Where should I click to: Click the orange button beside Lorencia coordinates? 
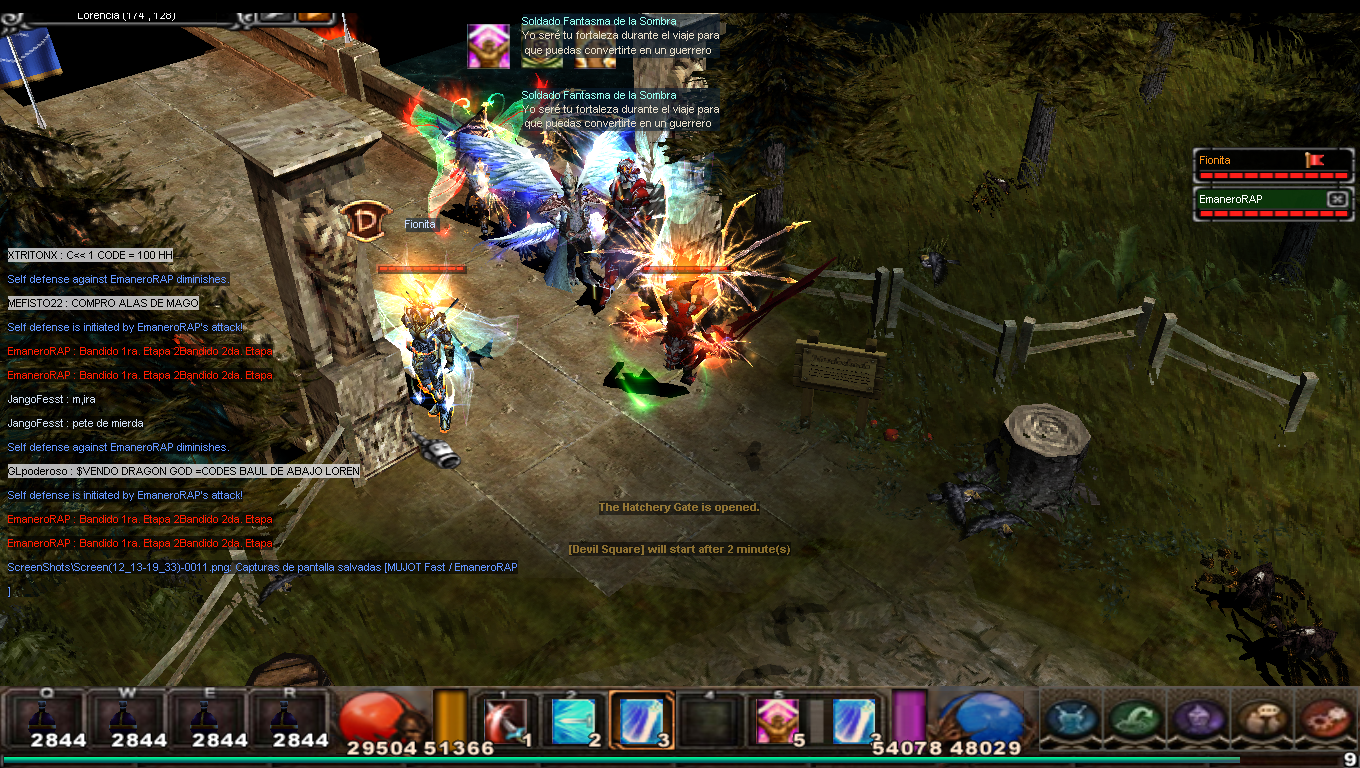pyautogui.click(x=314, y=15)
